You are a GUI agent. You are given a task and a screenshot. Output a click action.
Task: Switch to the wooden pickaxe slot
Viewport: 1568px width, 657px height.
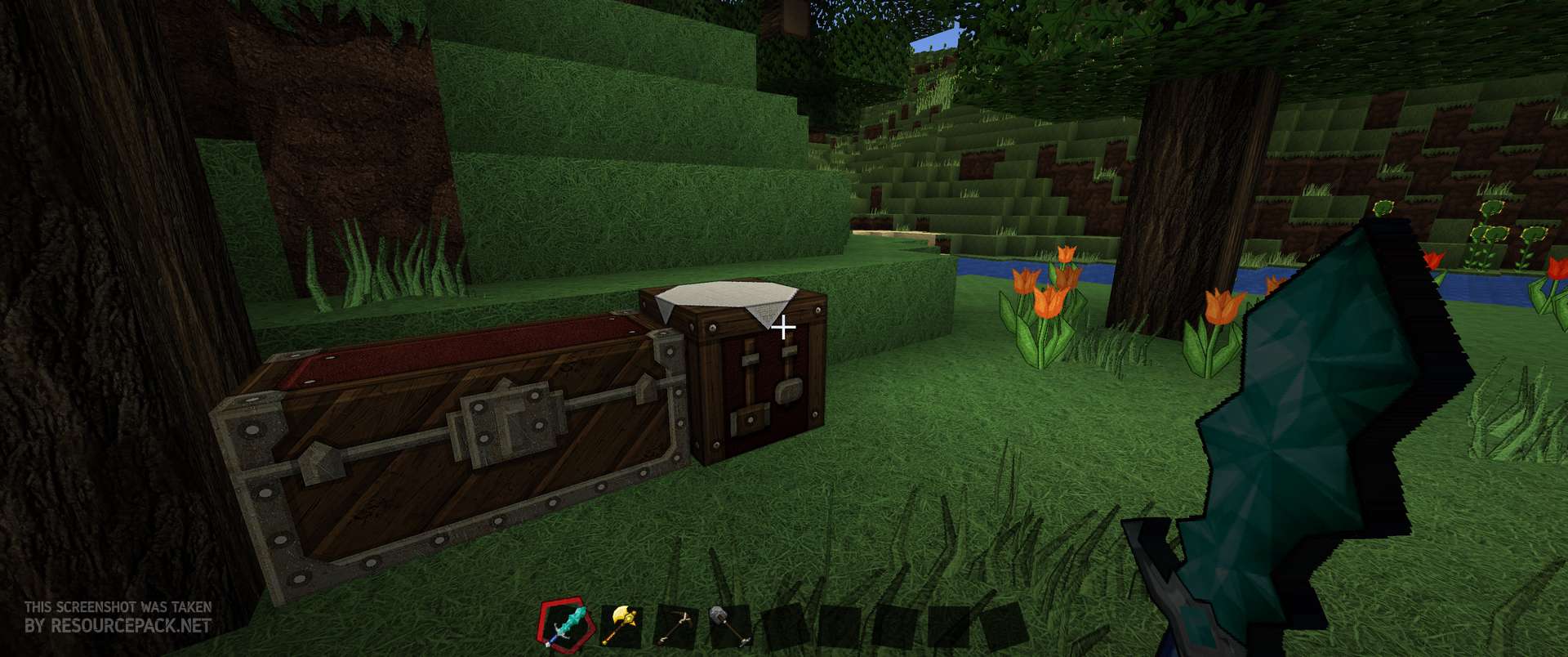[x=675, y=627]
